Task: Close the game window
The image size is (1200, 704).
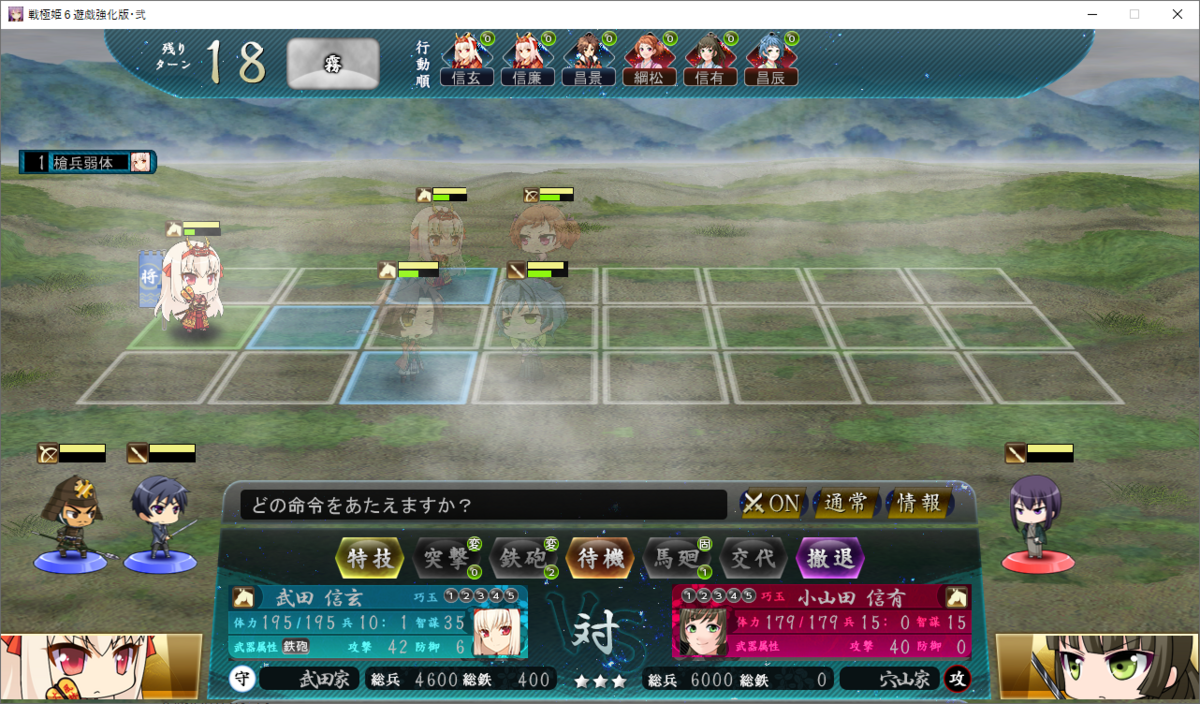Action: [1177, 14]
